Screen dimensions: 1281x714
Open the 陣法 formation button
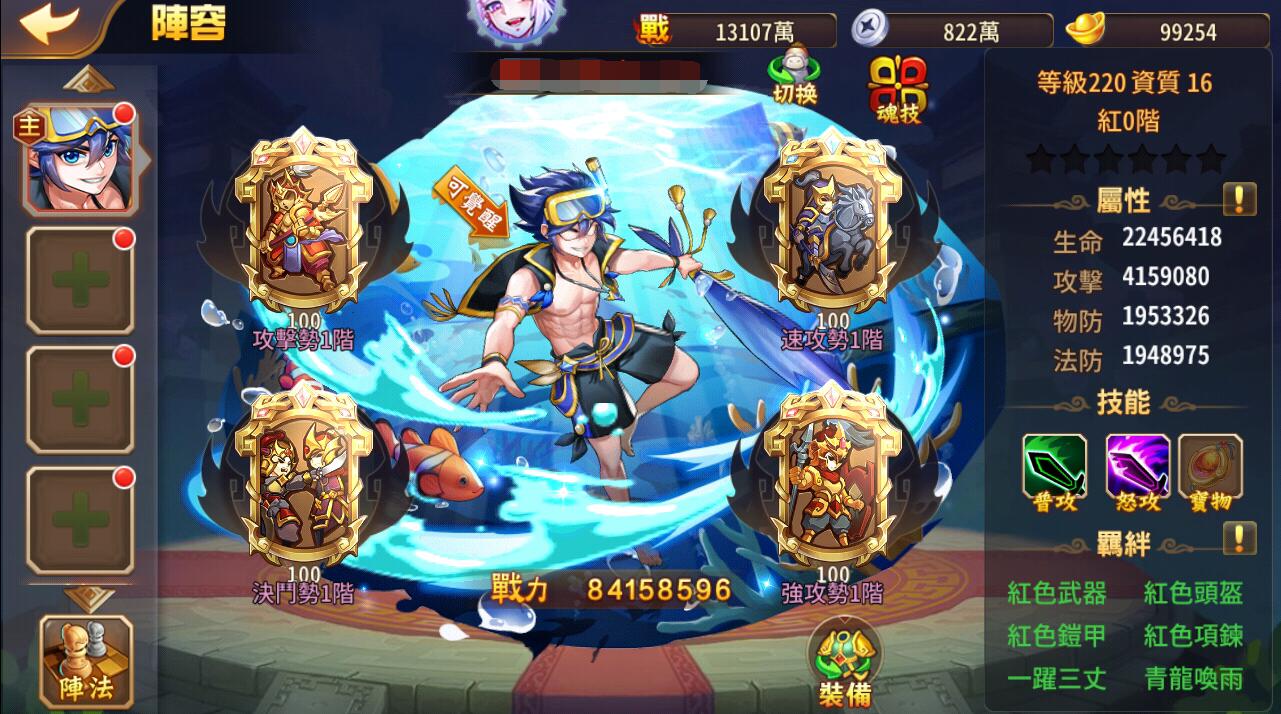click(85, 660)
